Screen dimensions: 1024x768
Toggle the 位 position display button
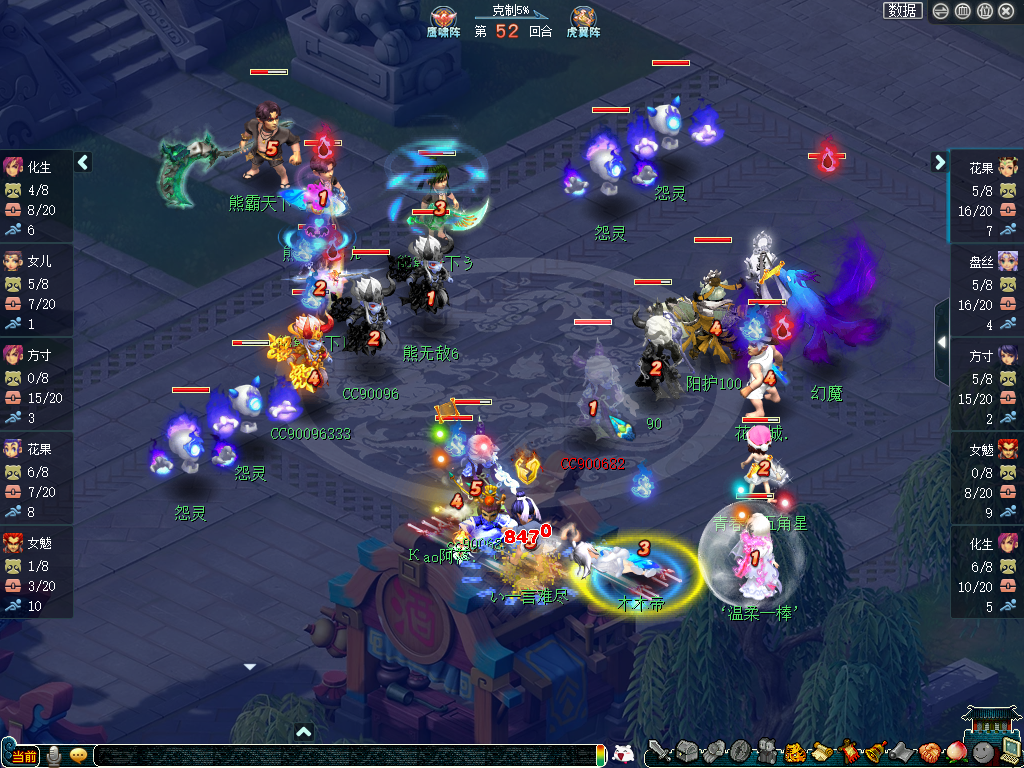984,11
